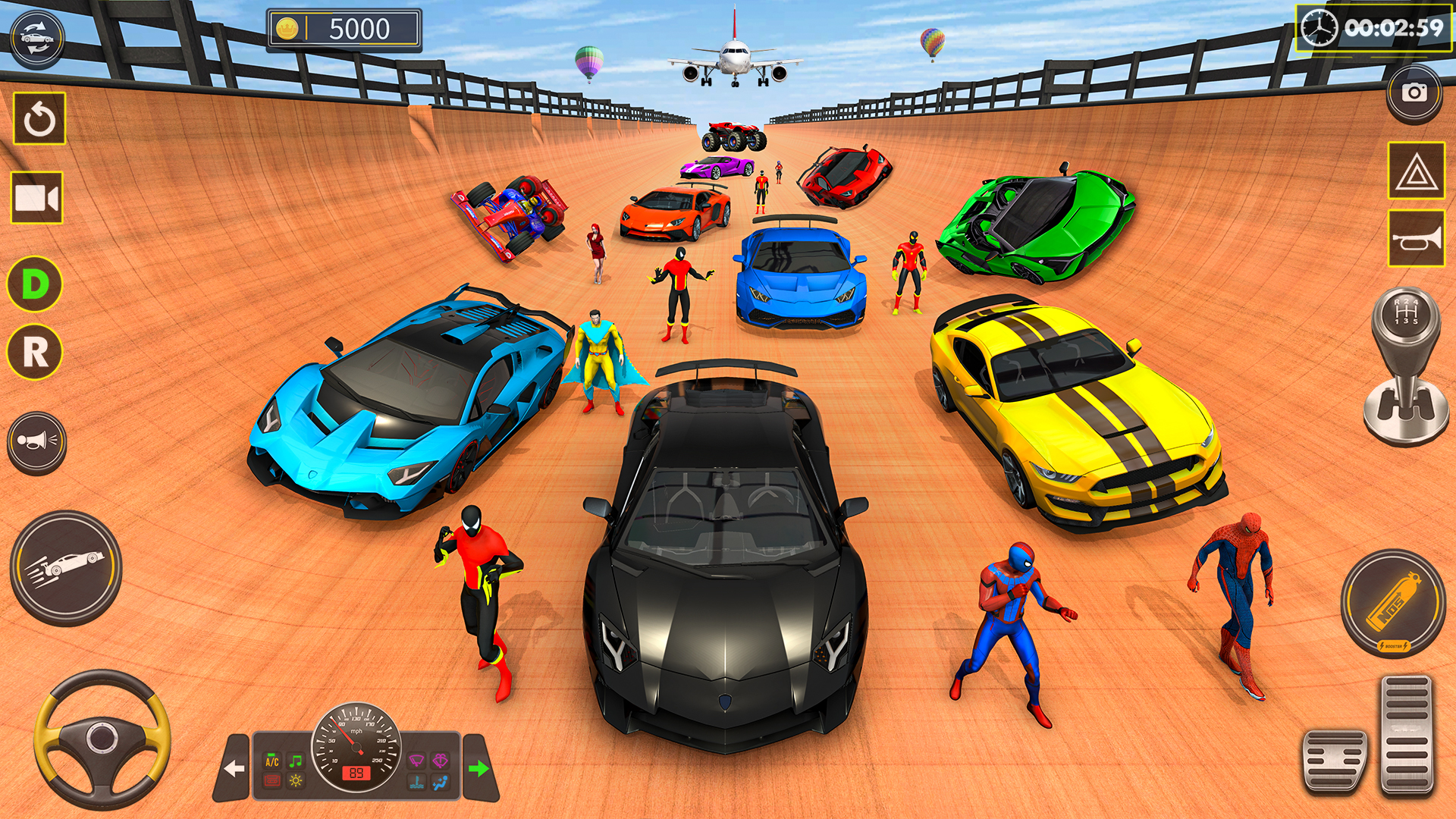
Task: Select the cassette radio icon on dashboard
Action: (x=271, y=782)
